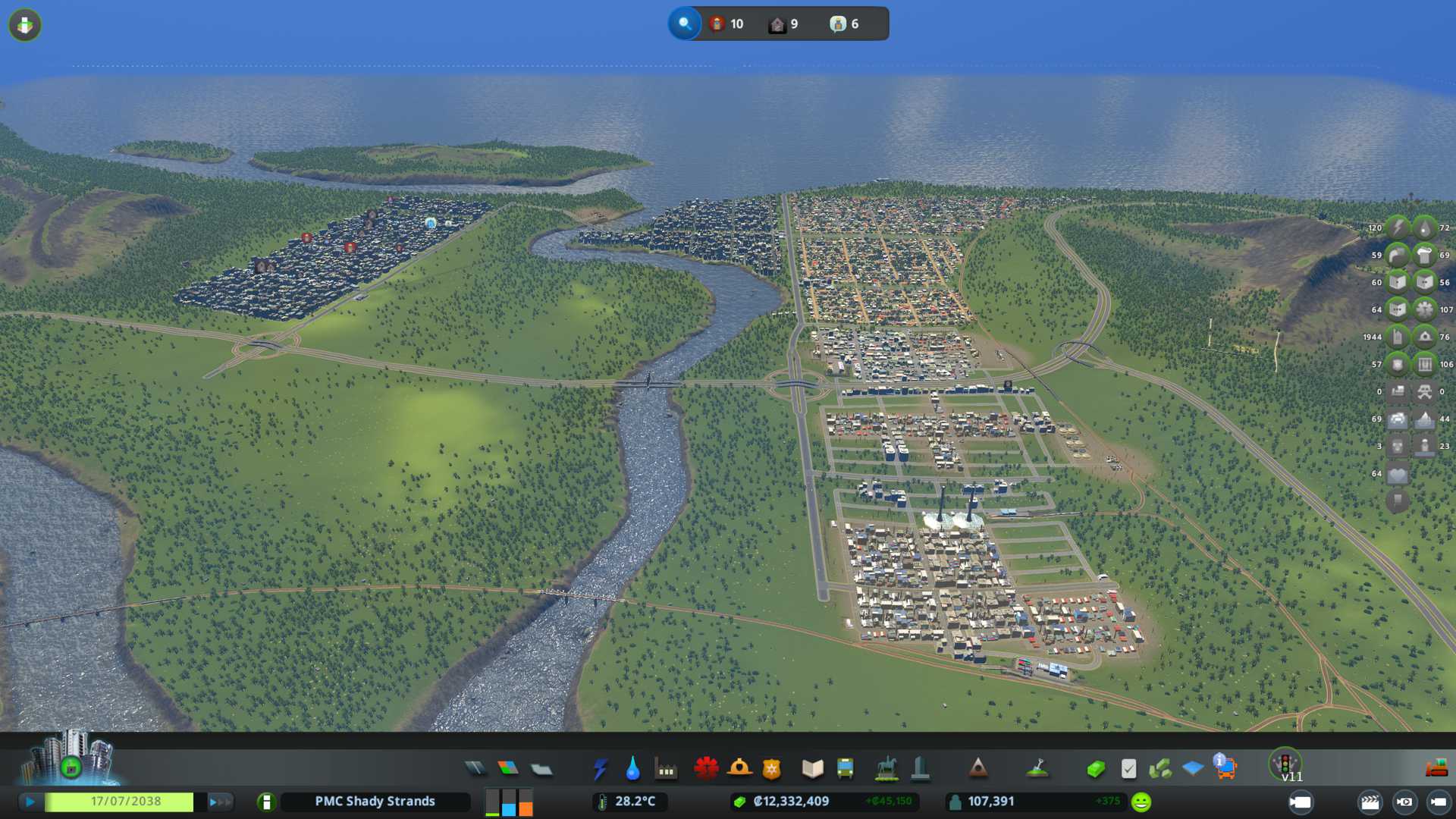Open the Fire Department helmet menu
The height and width of the screenshot is (819, 1456).
(739, 769)
